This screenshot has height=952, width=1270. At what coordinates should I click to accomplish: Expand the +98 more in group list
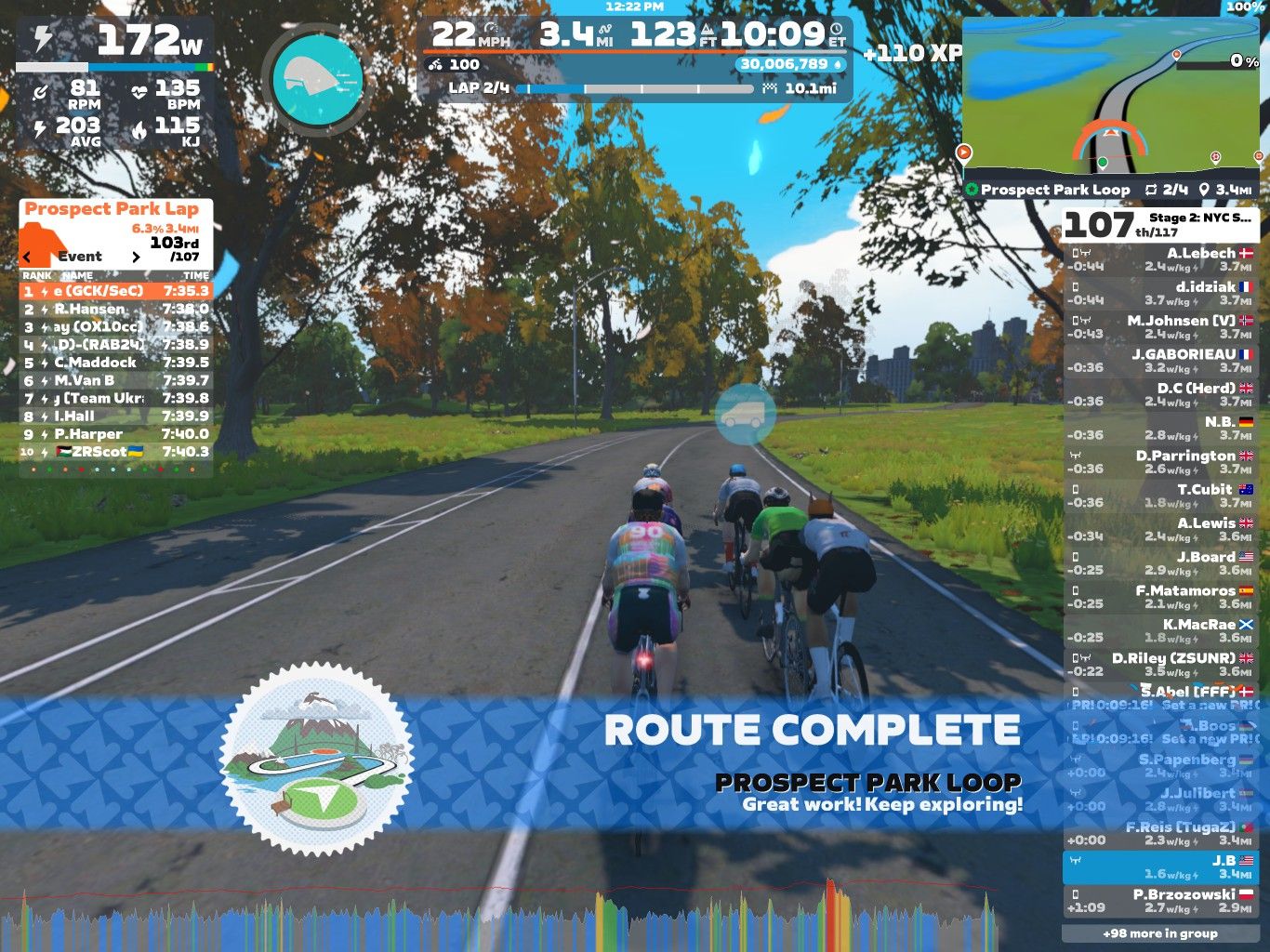coord(1160,932)
